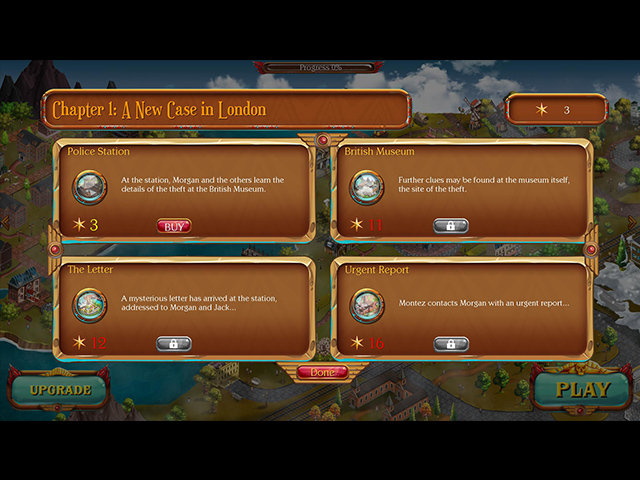Start the level with Play
This screenshot has height=480, width=640.
(x=582, y=390)
